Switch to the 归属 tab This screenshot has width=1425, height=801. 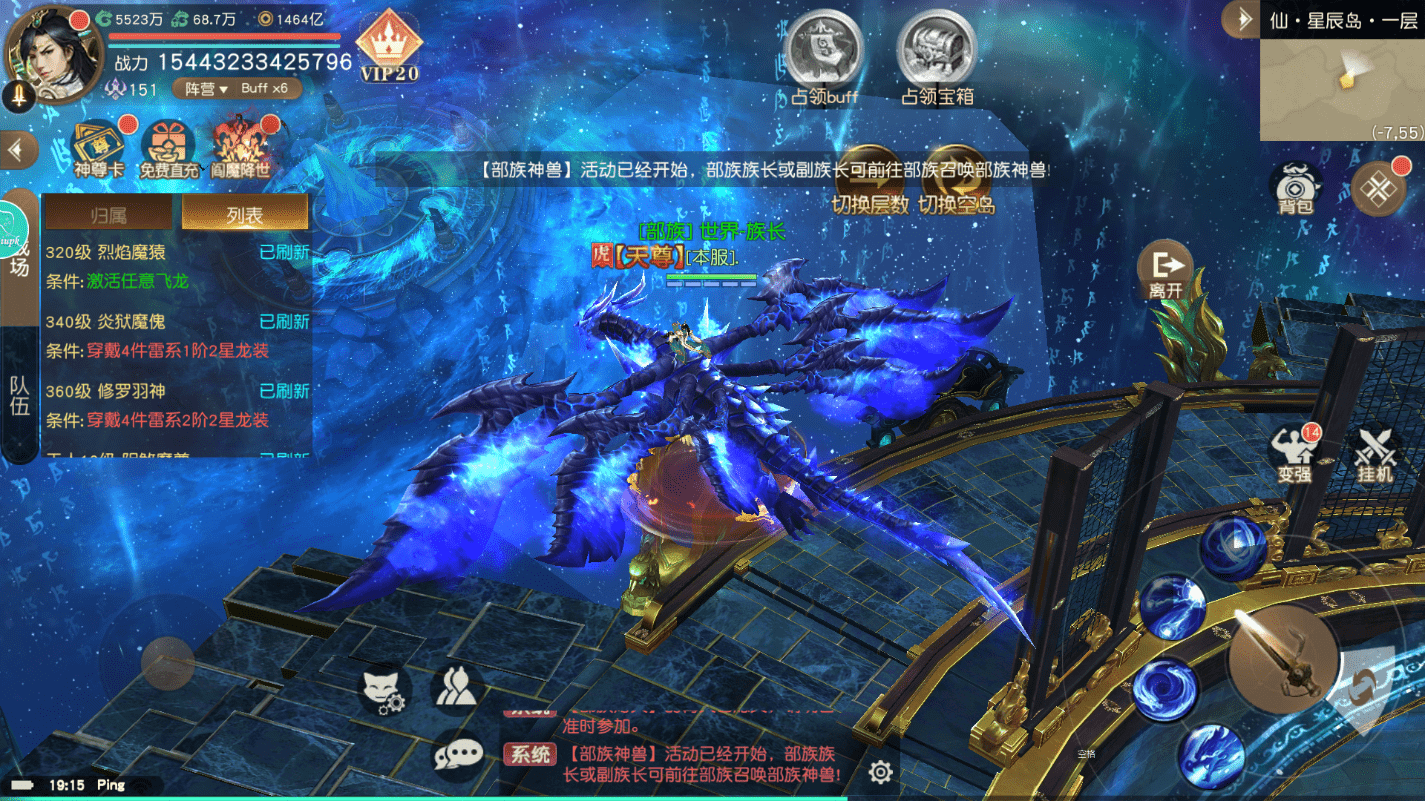(109, 214)
